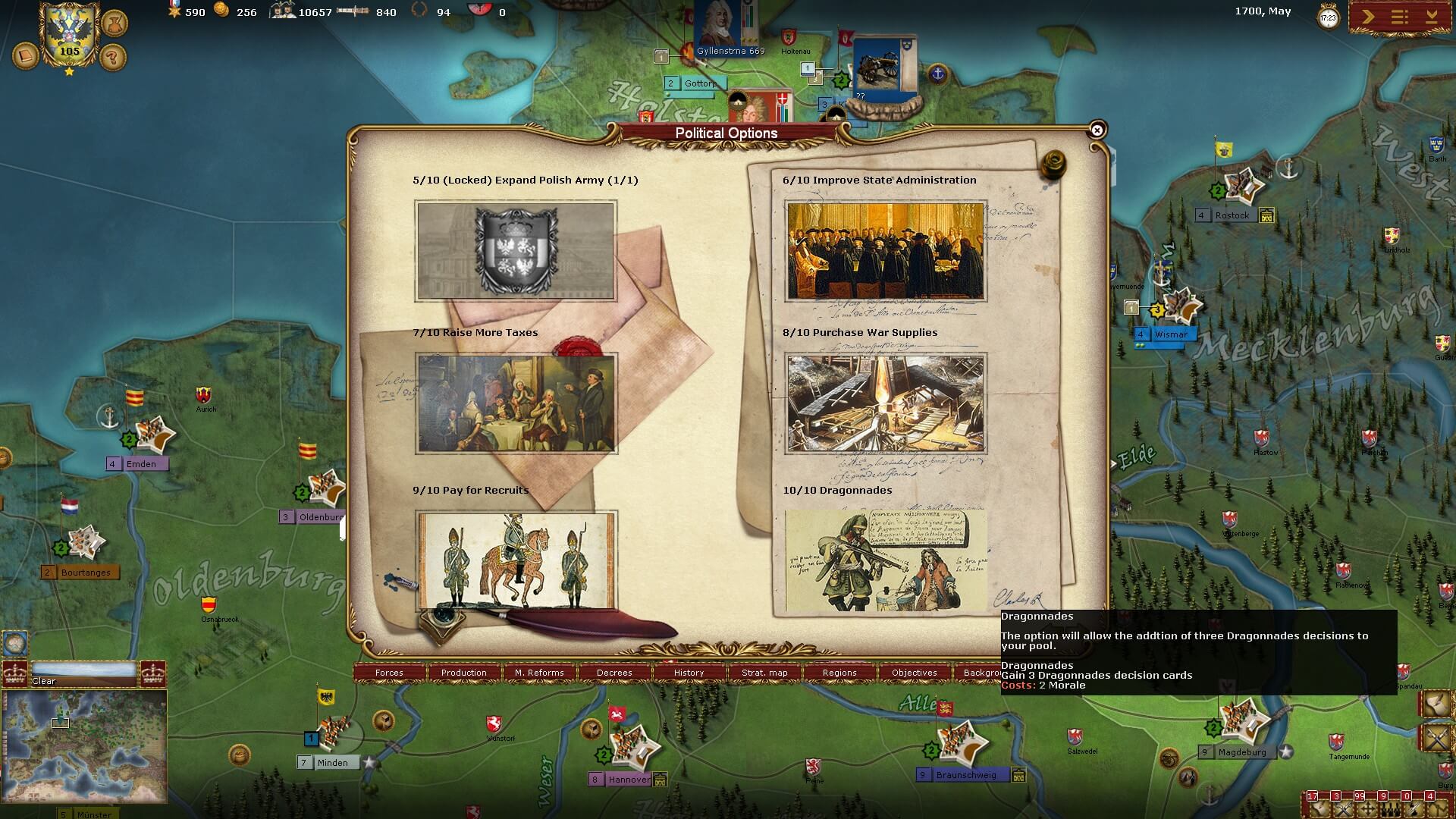Open the Strat. map tab
The height and width of the screenshot is (819, 1456).
[x=764, y=673]
